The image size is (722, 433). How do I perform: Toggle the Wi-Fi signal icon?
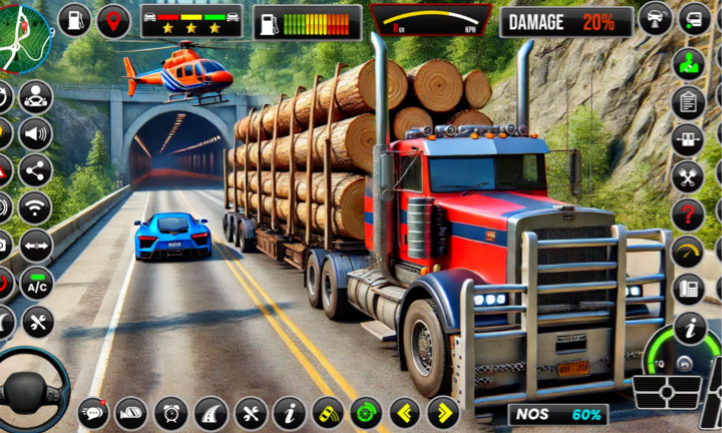pos(35,208)
